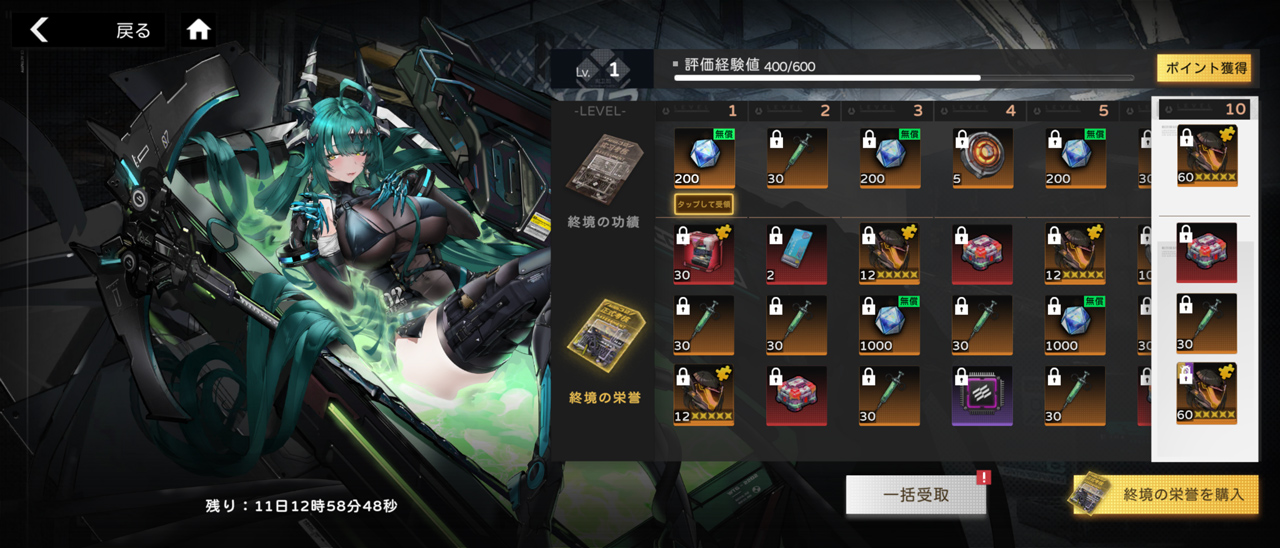
Task: Select the level 2 free-track syringe reward
Action: click(796, 158)
